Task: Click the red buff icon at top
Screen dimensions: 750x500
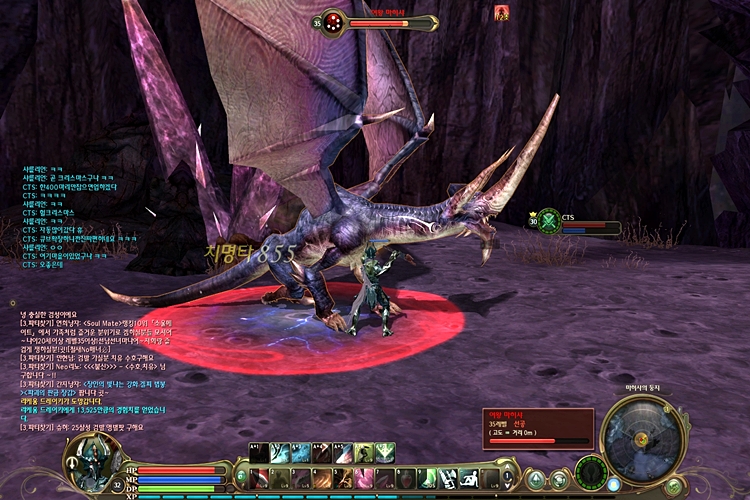Action: tap(502, 13)
